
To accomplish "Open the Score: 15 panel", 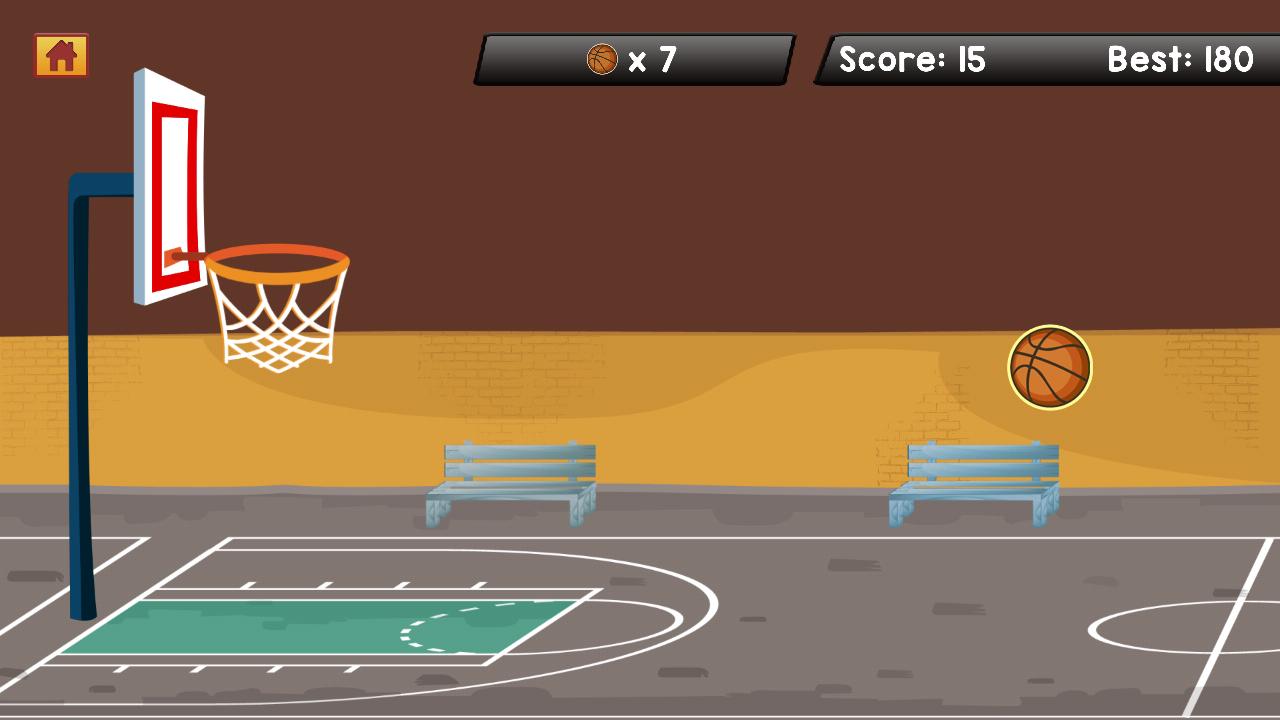I will pyautogui.click(x=911, y=60).
